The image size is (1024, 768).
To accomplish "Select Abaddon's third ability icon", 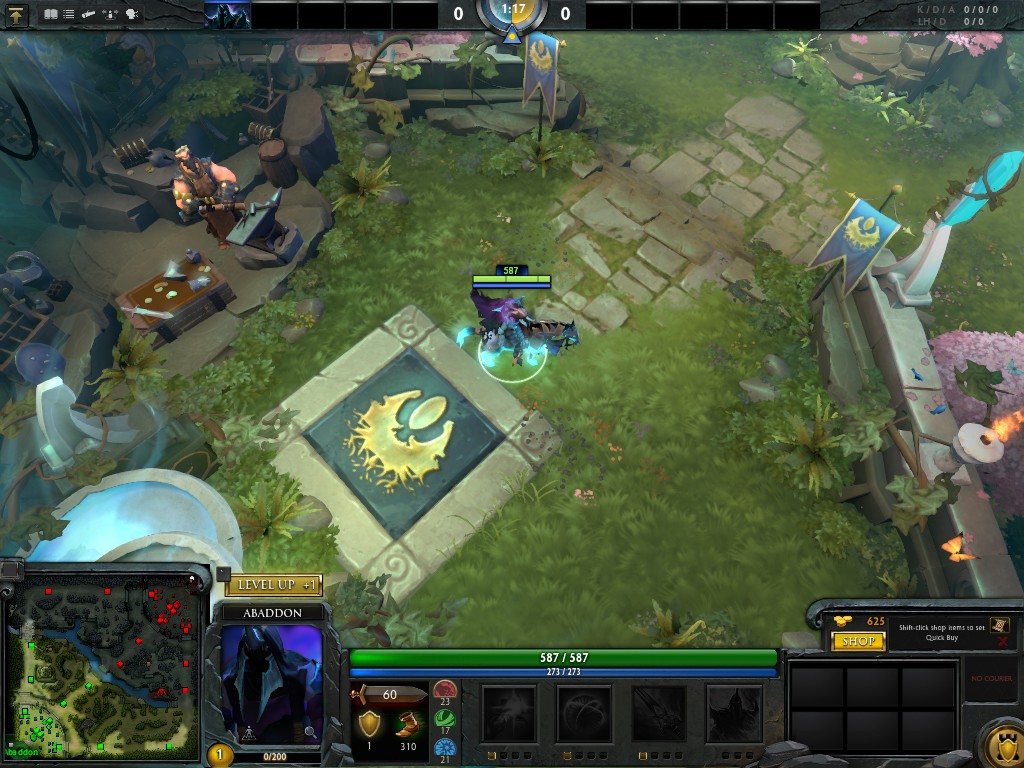I will pyautogui.click(x=659, y=713).
